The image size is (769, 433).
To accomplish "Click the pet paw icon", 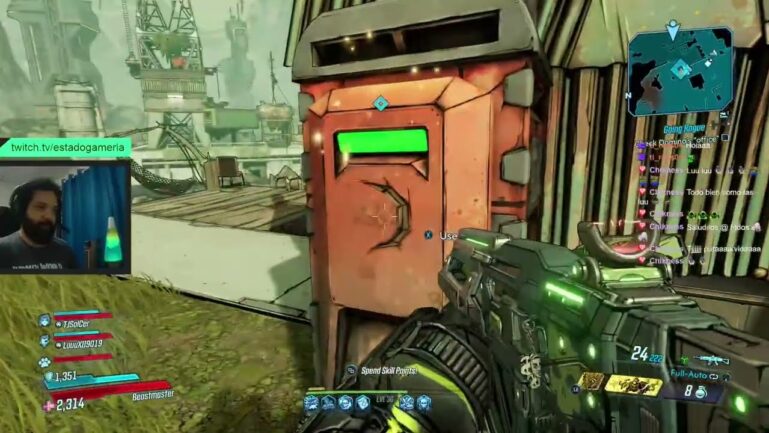I will pyautogui.click(x=45, y=361).
